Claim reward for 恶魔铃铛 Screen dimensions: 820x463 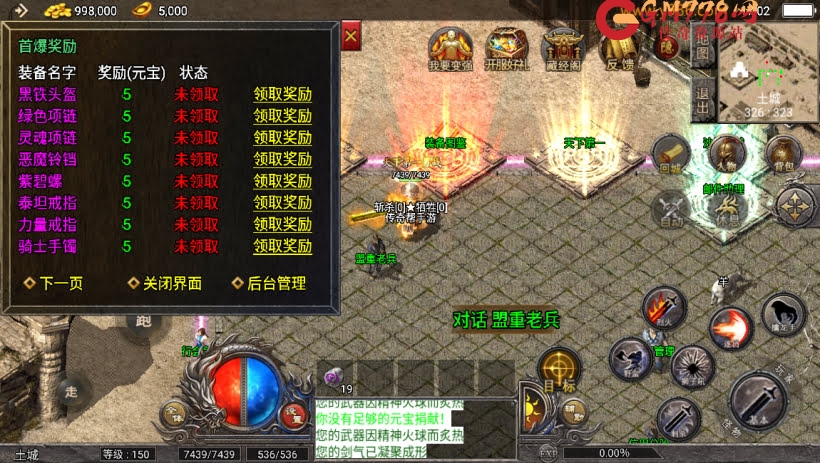coord(282,159)
